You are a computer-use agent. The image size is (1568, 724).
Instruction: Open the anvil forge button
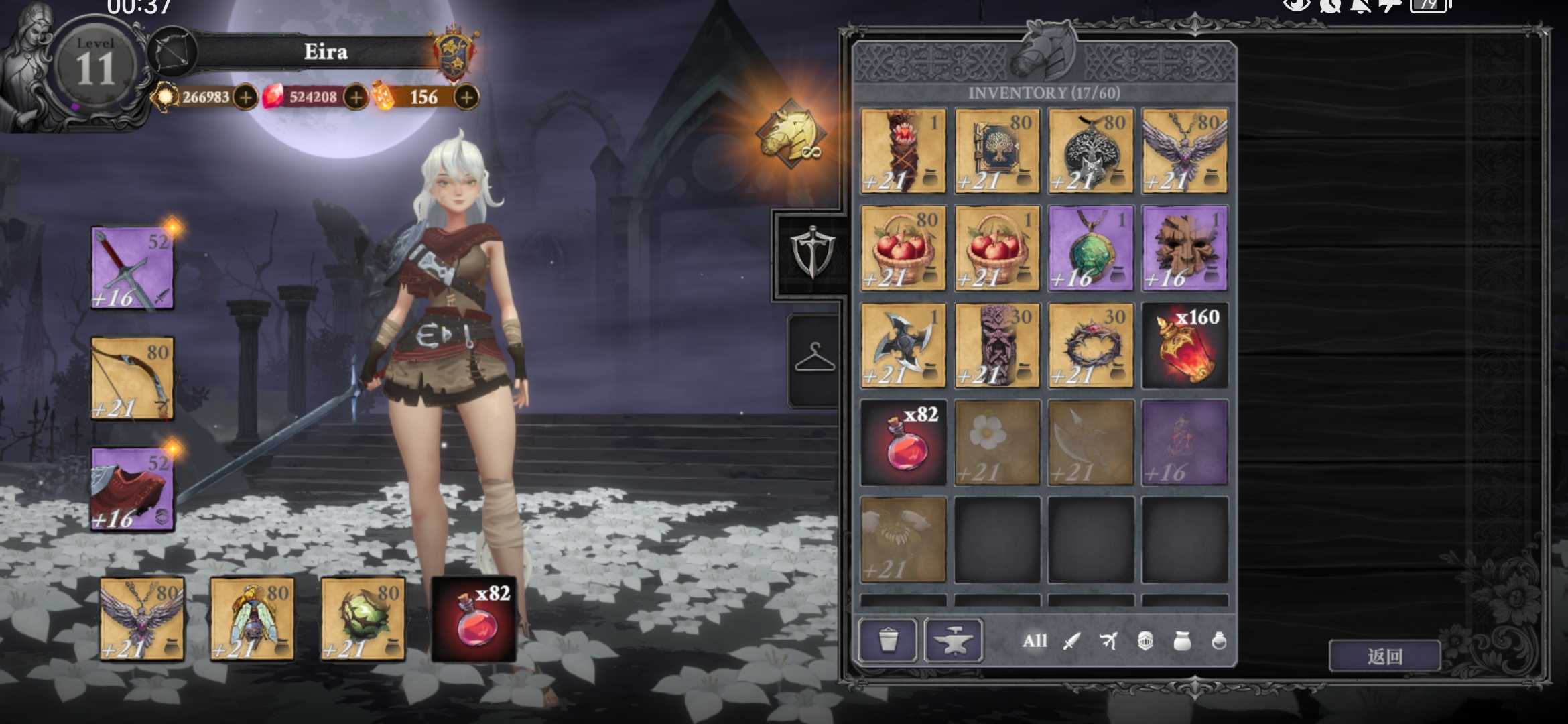tap(954, 640)
